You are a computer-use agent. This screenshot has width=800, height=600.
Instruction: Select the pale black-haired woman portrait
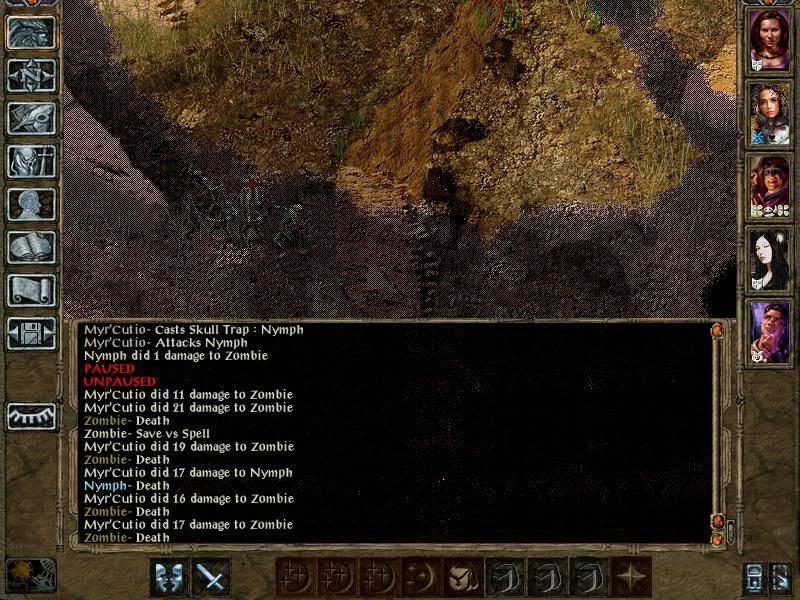tap(770, 259)
